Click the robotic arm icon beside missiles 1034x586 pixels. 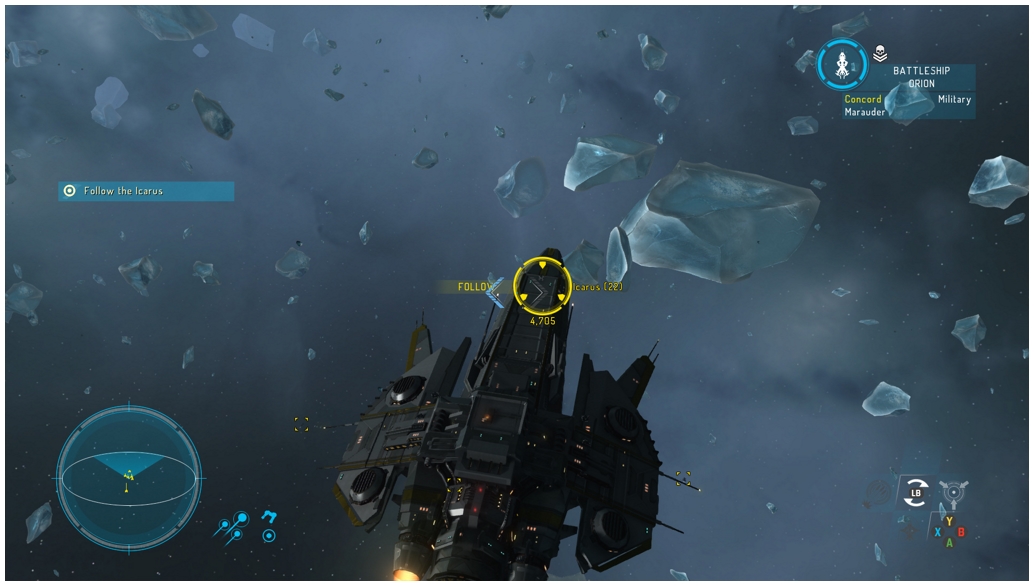268,517
